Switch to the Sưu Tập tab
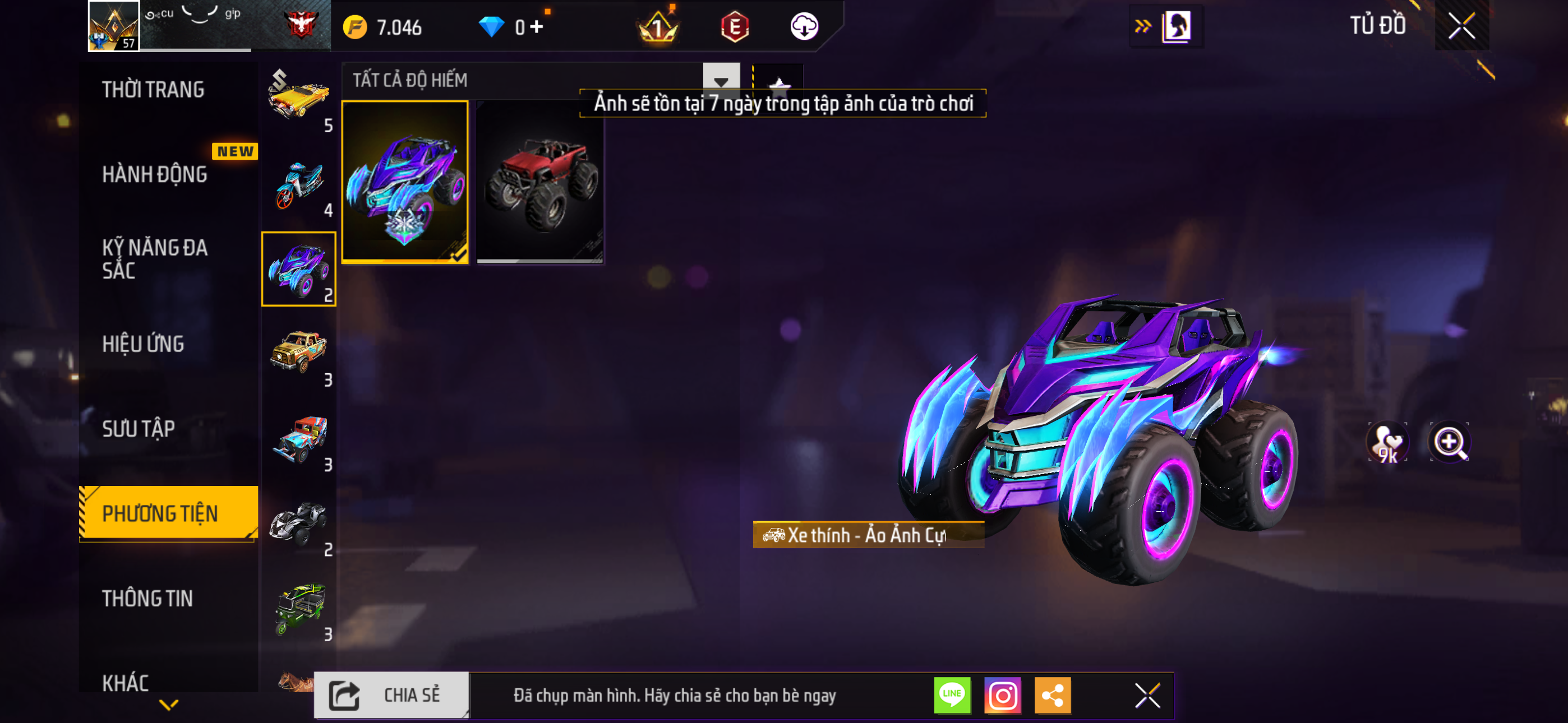The height and width of the screenshot is (723, 1568). click(x=138, y=429)
